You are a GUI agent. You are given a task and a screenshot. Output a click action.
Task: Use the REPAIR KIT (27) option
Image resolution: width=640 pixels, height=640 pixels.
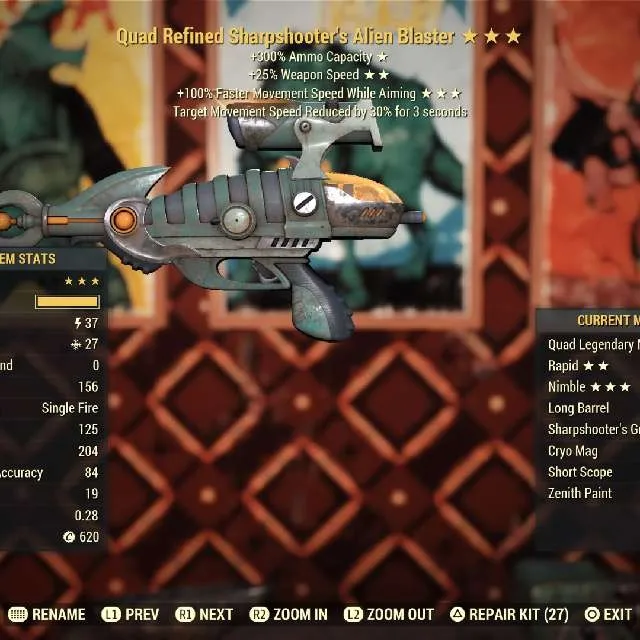tap(510, 614)
